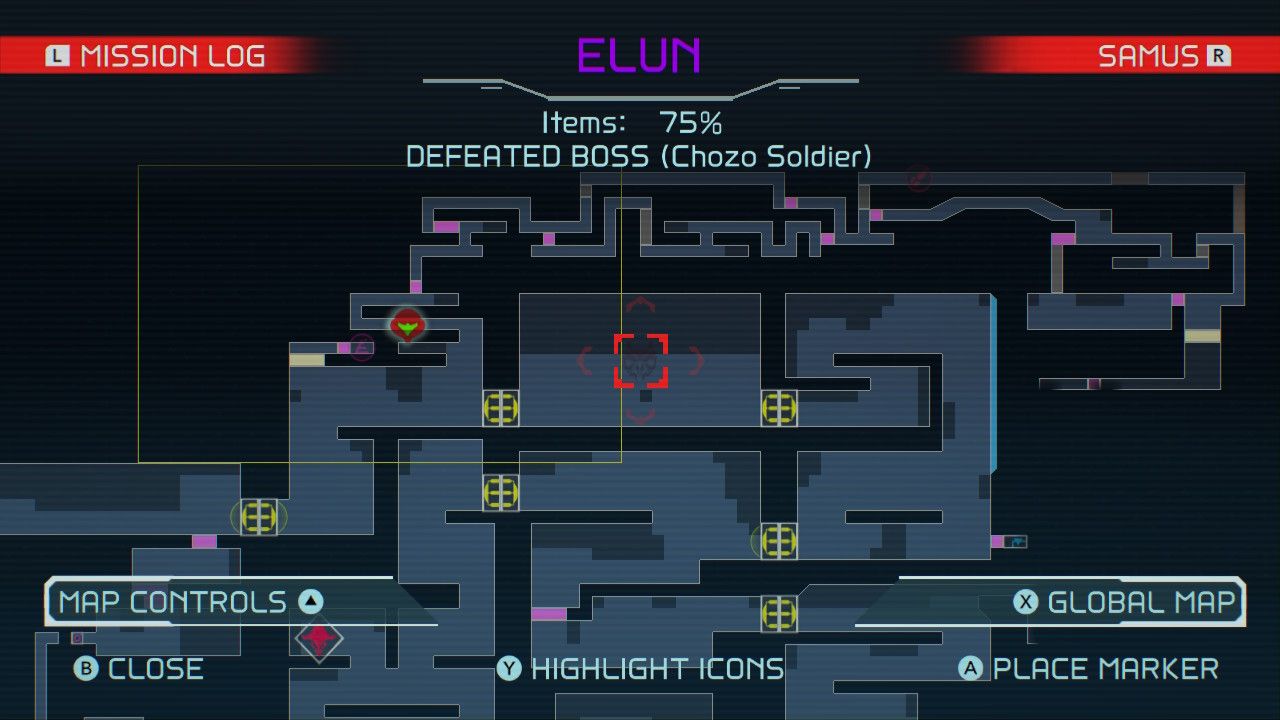This screenshot has width=1280, height=720.
Task: Click the yellow station icon in the bottom-right area
Action: click(x=778, y=614)
